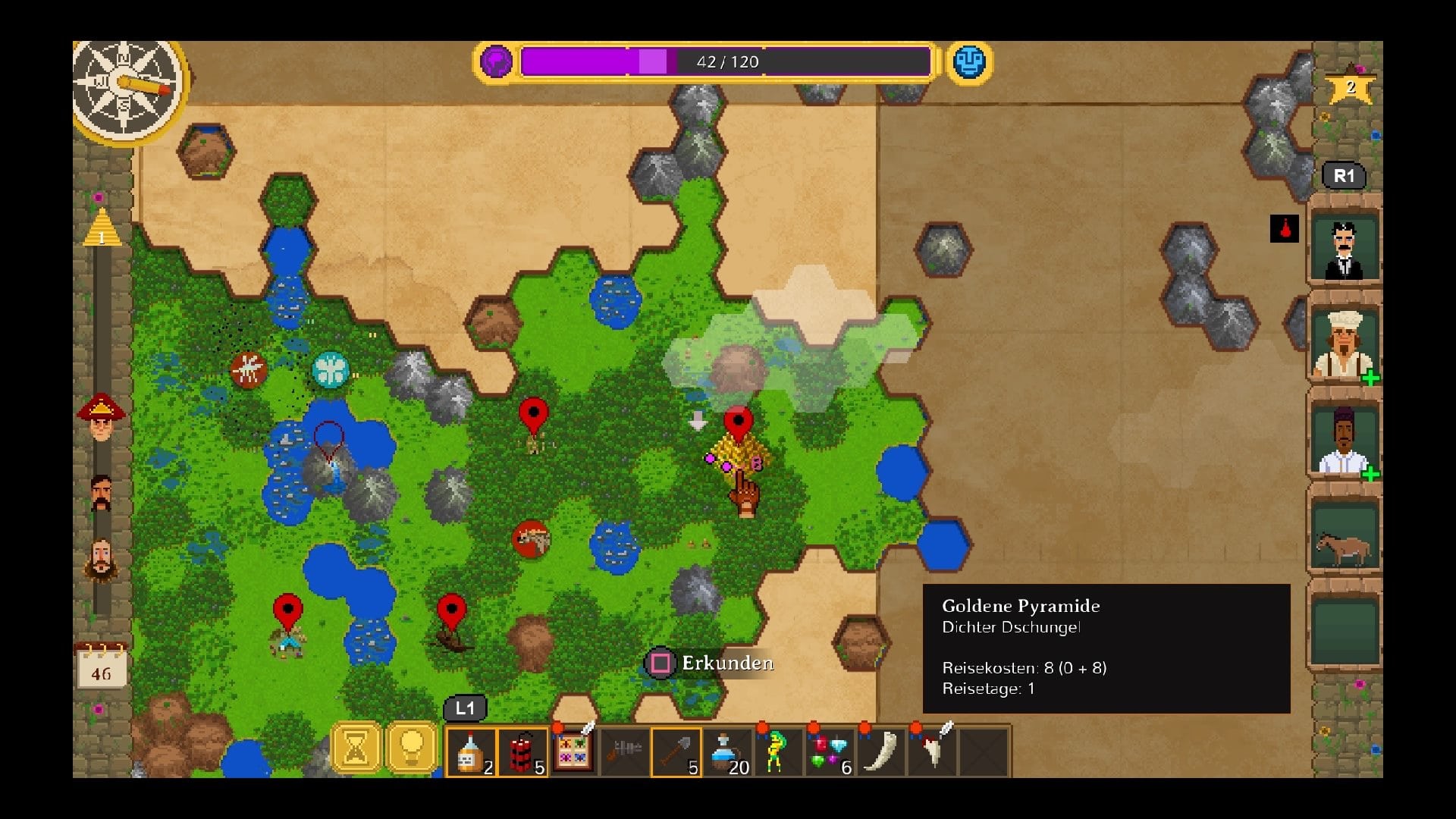1456x819 pixels.
Task: Activate the lightbulb hint button
Action: (411, 748)
